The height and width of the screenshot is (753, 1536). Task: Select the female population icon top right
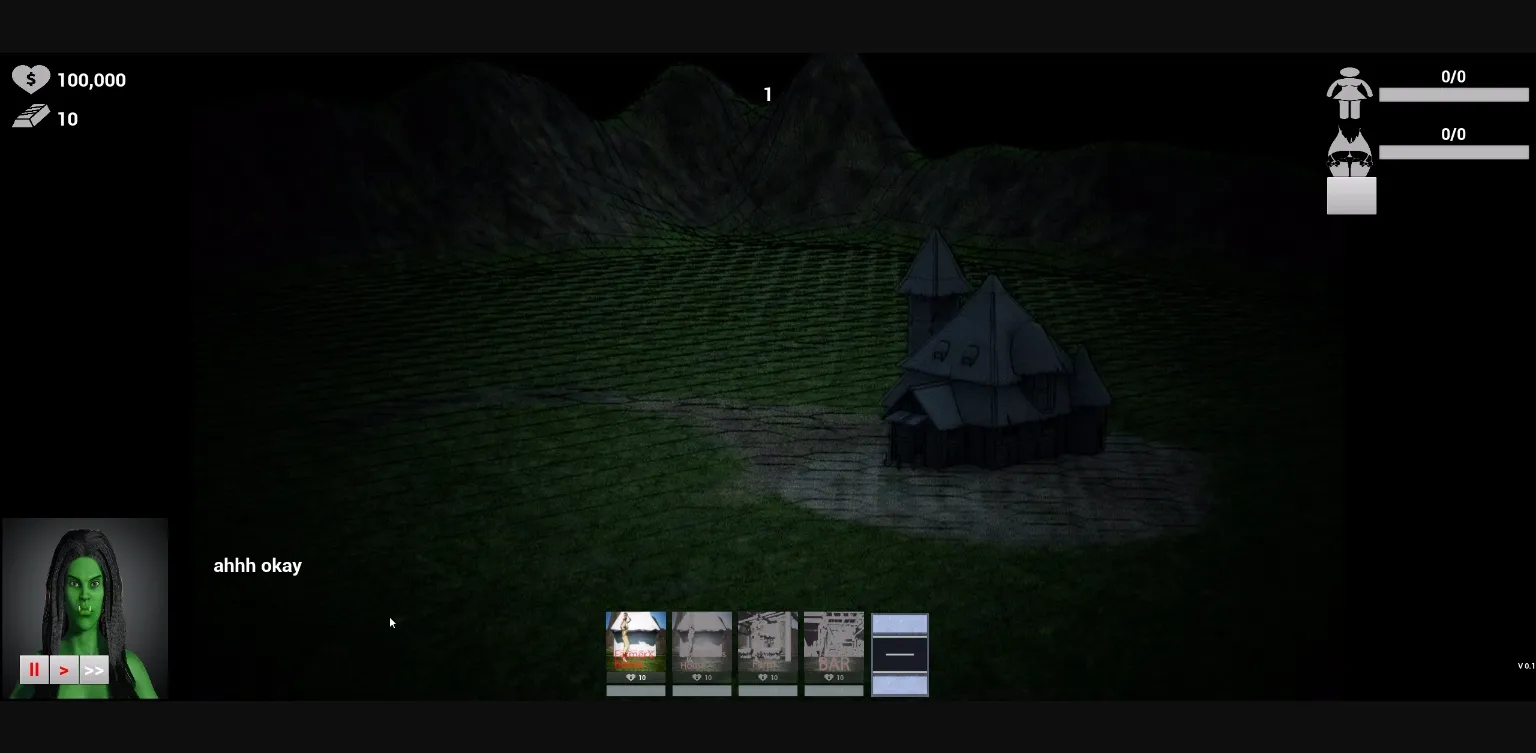point(1351,90)
